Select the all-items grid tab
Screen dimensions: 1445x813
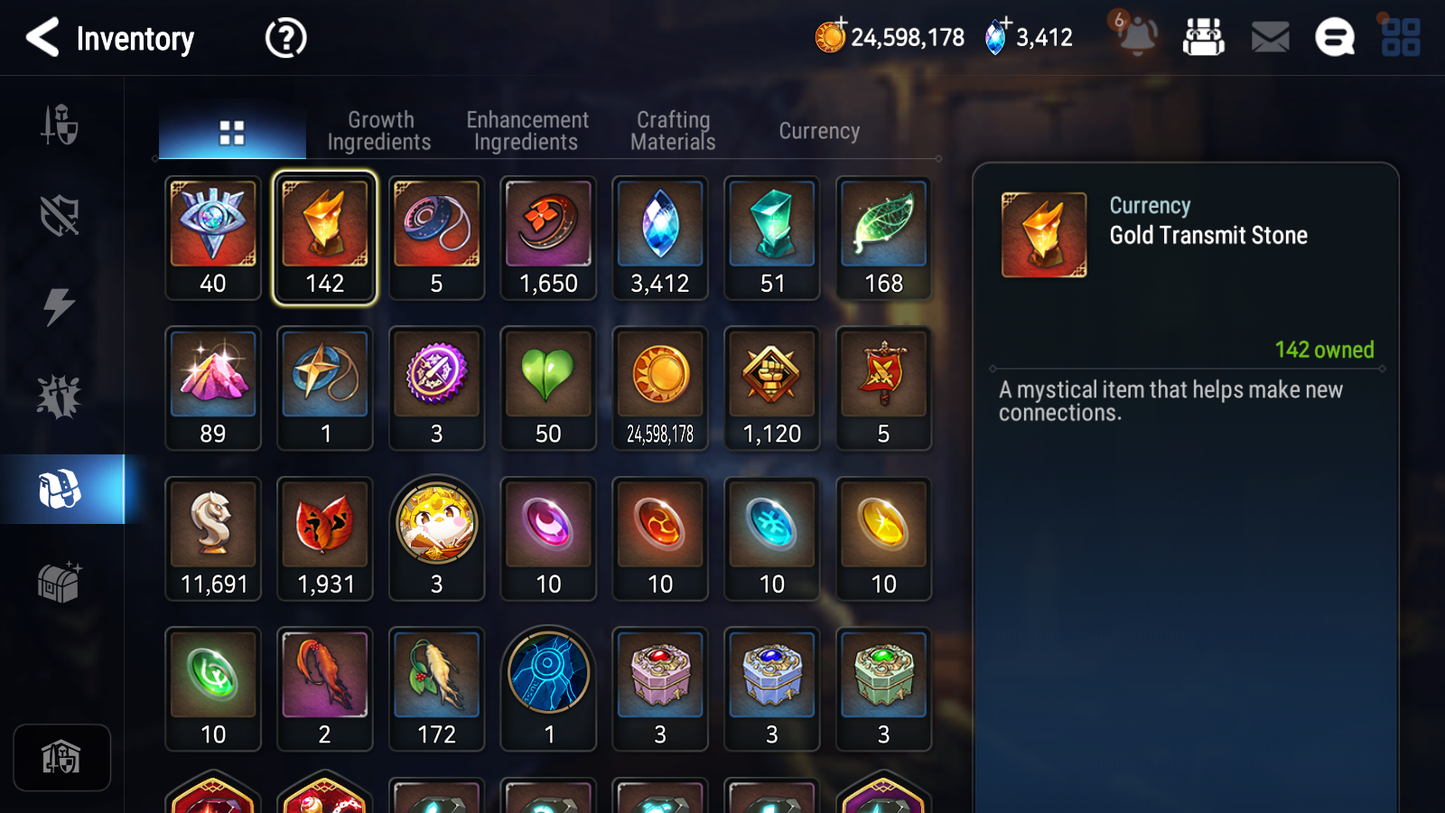coord(232,130)
